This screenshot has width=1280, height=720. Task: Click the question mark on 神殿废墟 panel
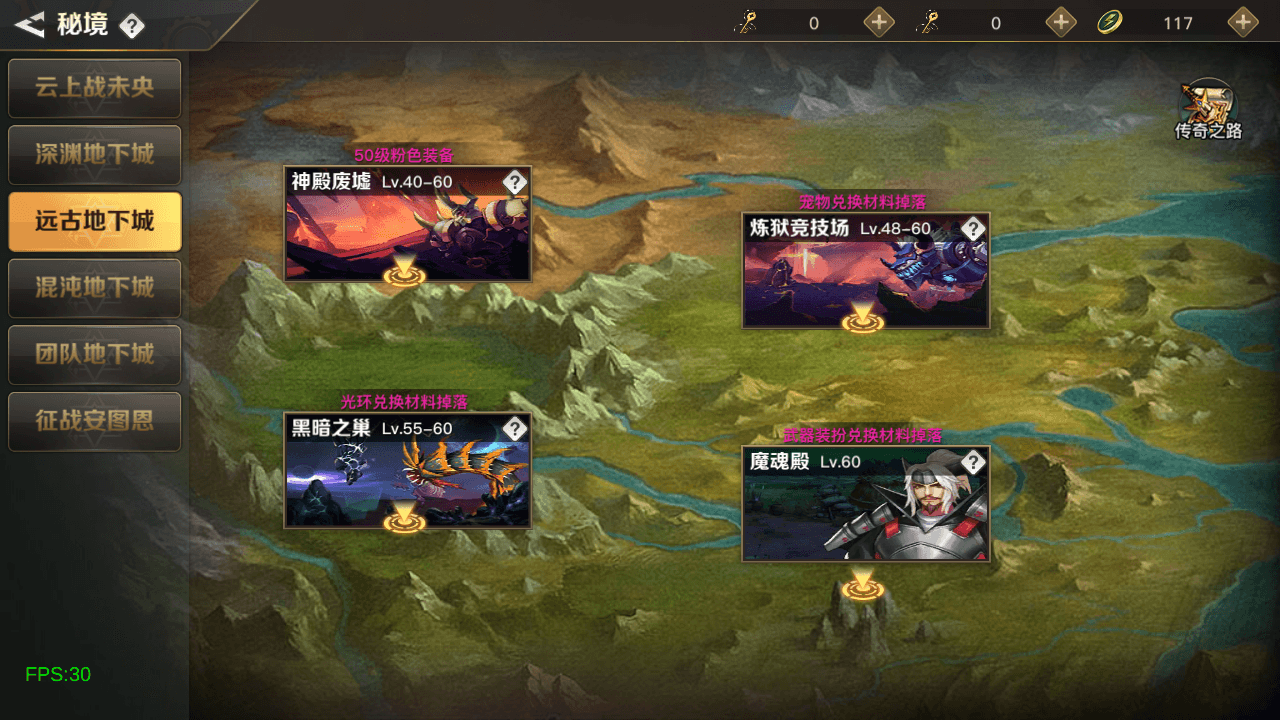click(514, 182)
